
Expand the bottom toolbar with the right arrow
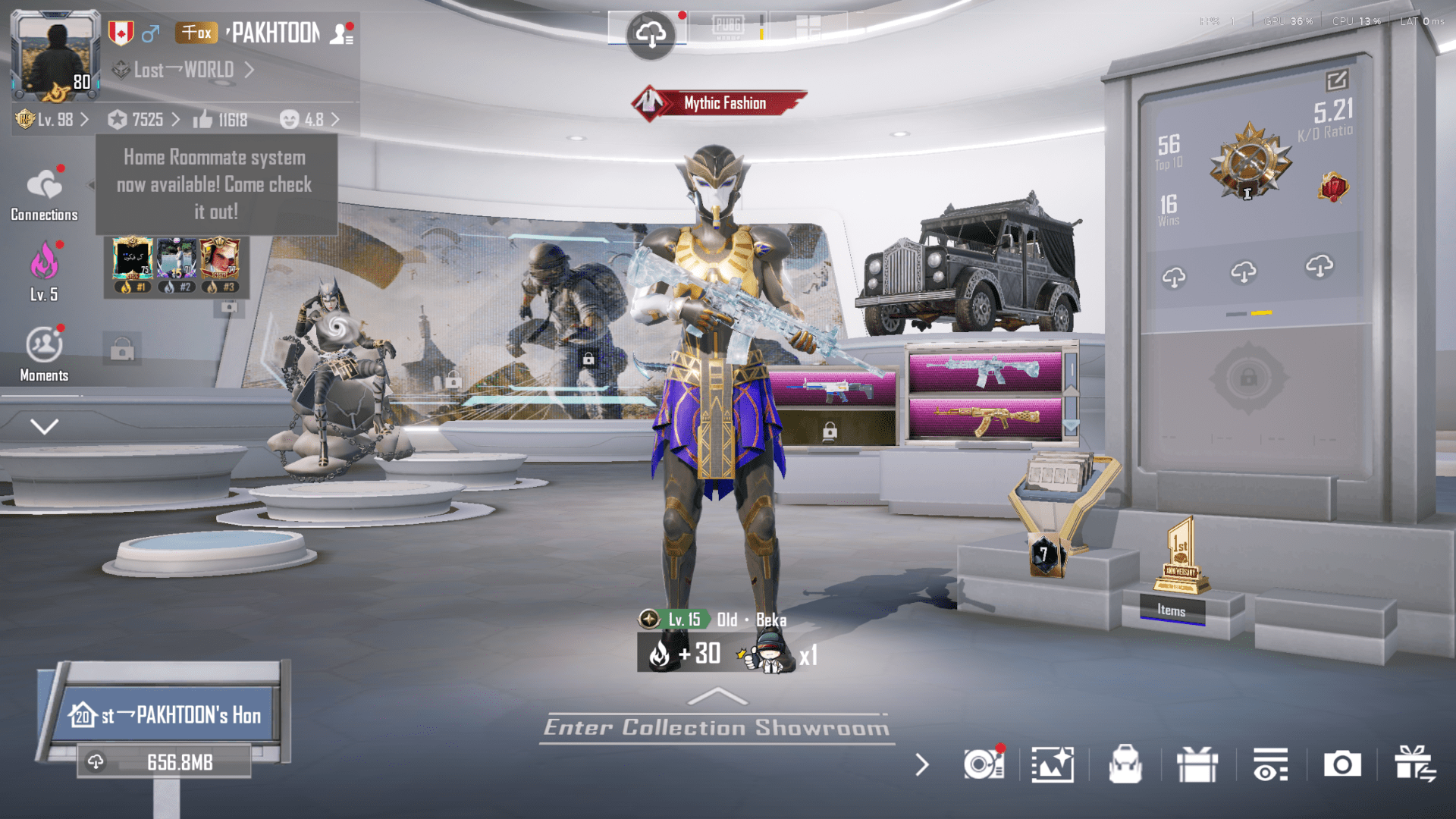point(921,765)
